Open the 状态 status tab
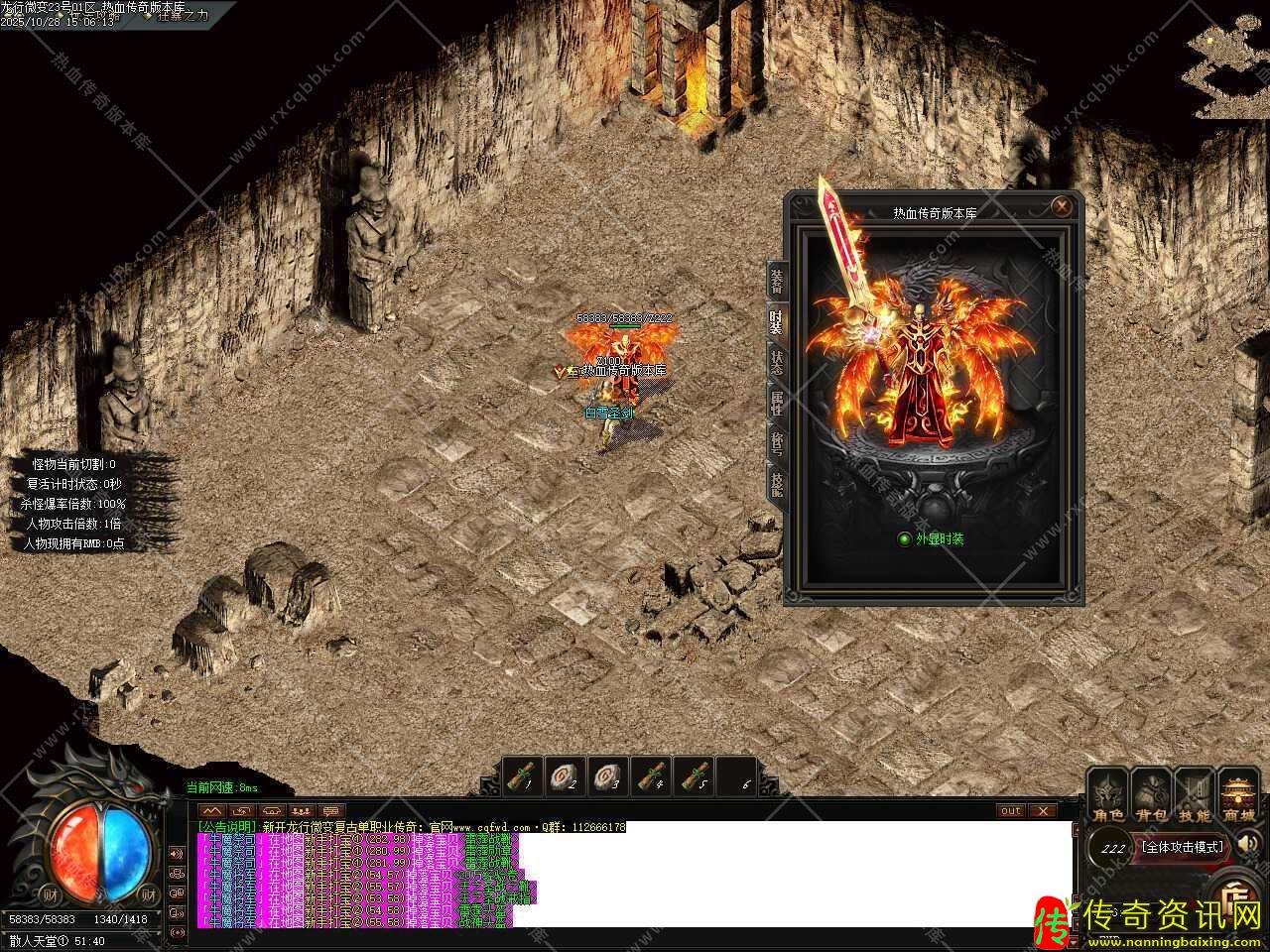The width and height of the screenshot is (1270, 952). [x=777, y=362]
